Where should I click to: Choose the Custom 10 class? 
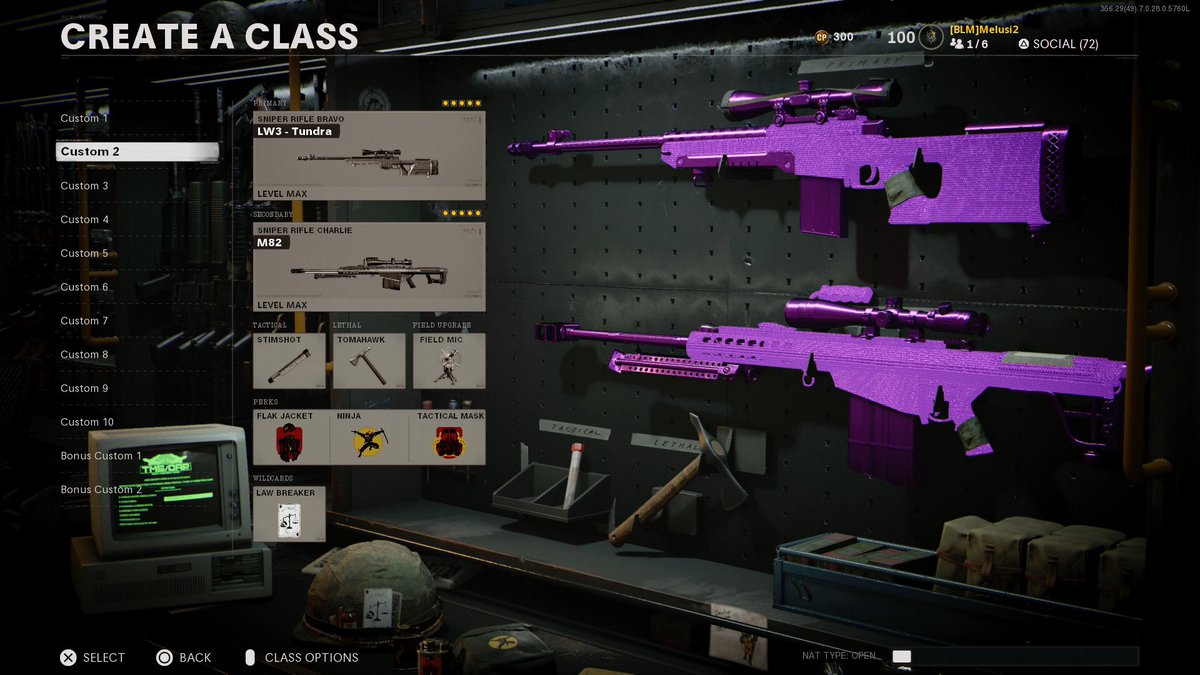(x=87, y=422)
